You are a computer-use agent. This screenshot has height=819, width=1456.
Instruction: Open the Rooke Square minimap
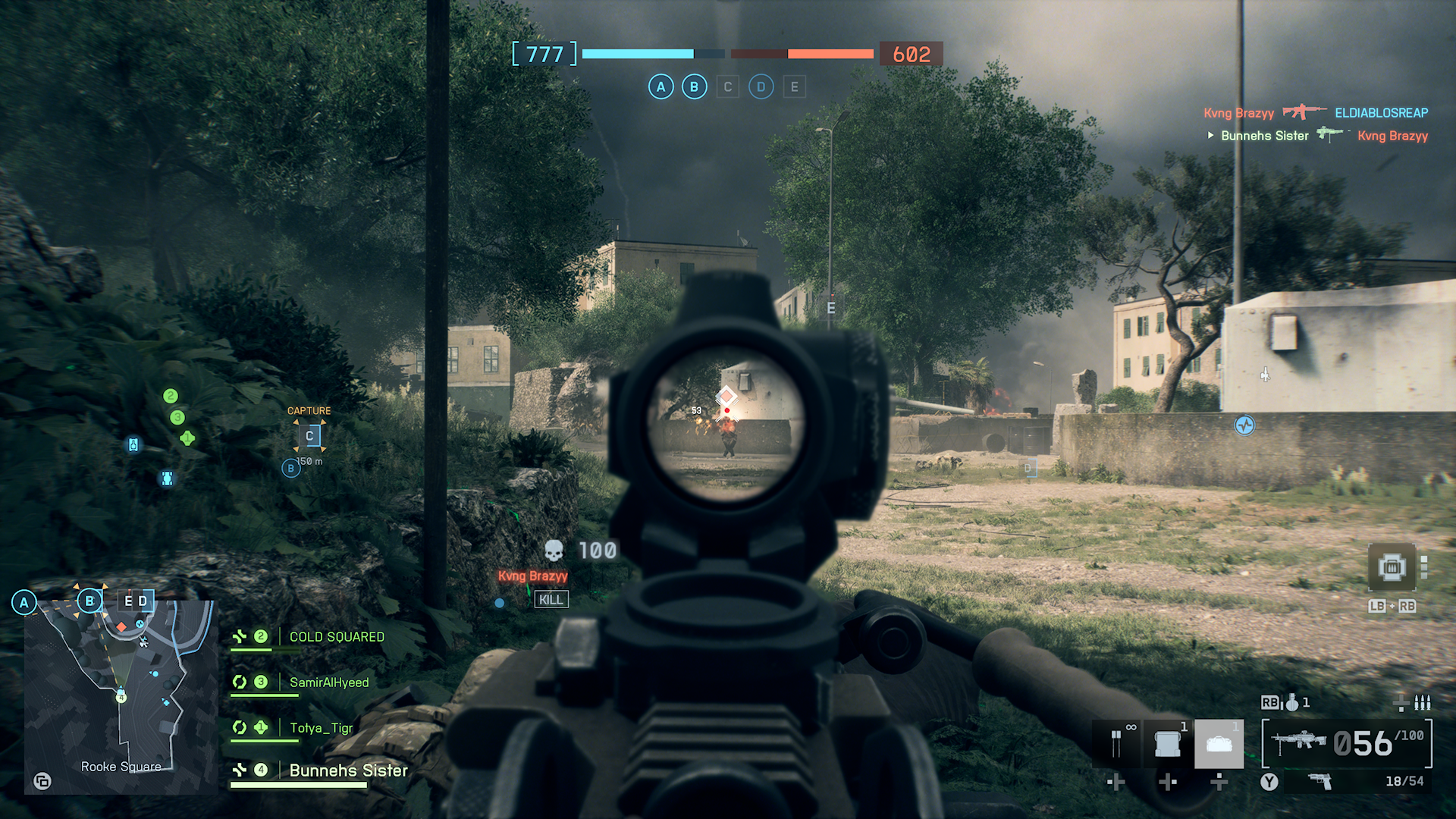point(120,696)
